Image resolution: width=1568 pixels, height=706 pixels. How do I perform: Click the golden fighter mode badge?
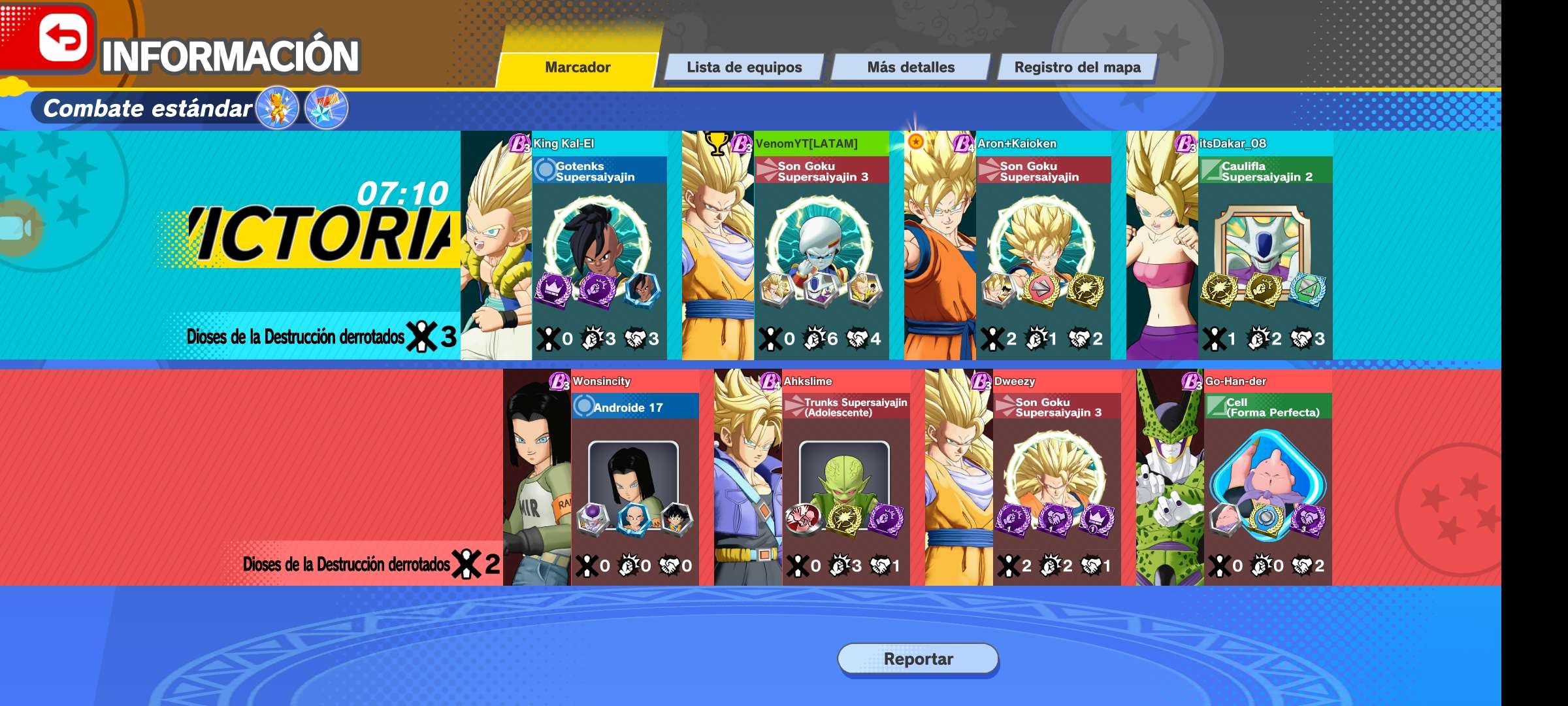(278, 108)
